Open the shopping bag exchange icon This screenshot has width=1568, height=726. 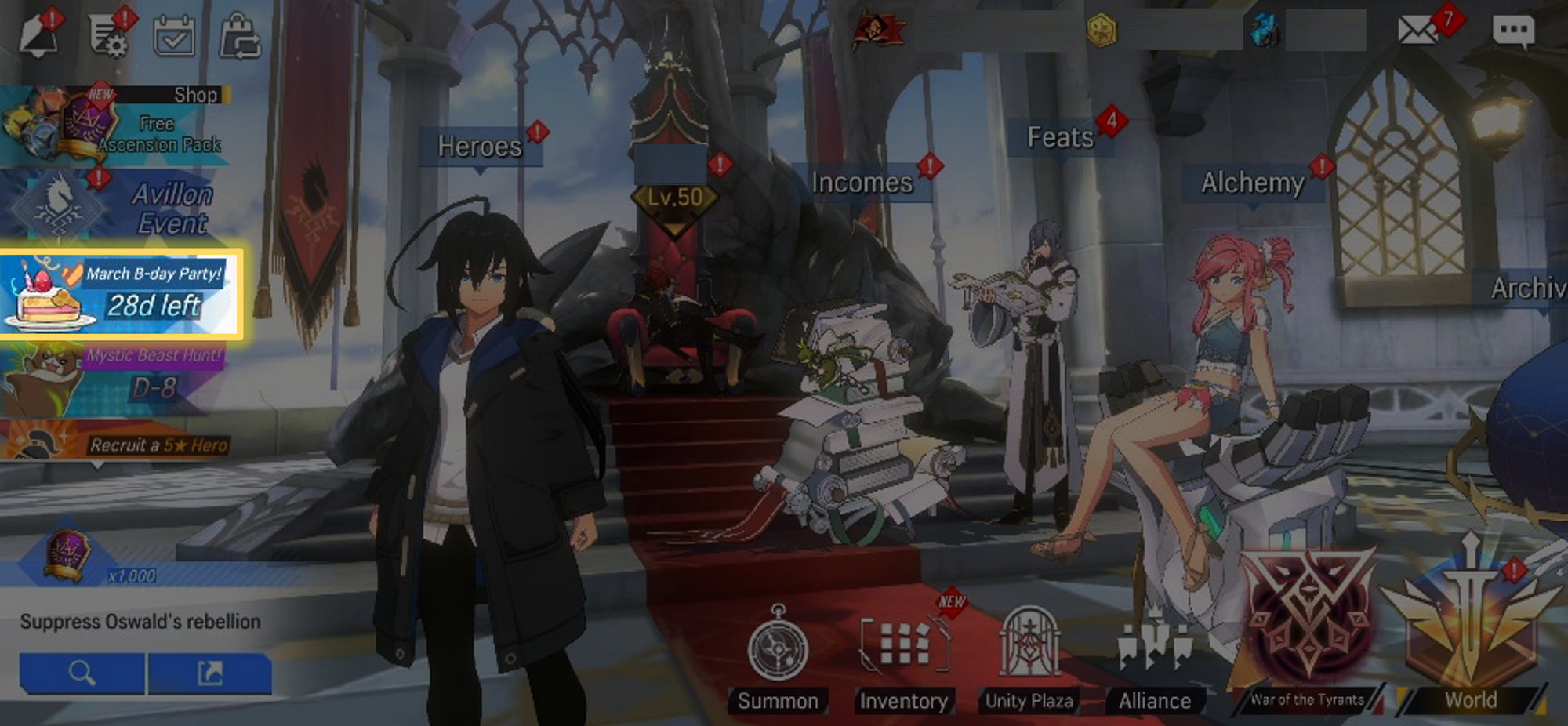coord(240,36)
